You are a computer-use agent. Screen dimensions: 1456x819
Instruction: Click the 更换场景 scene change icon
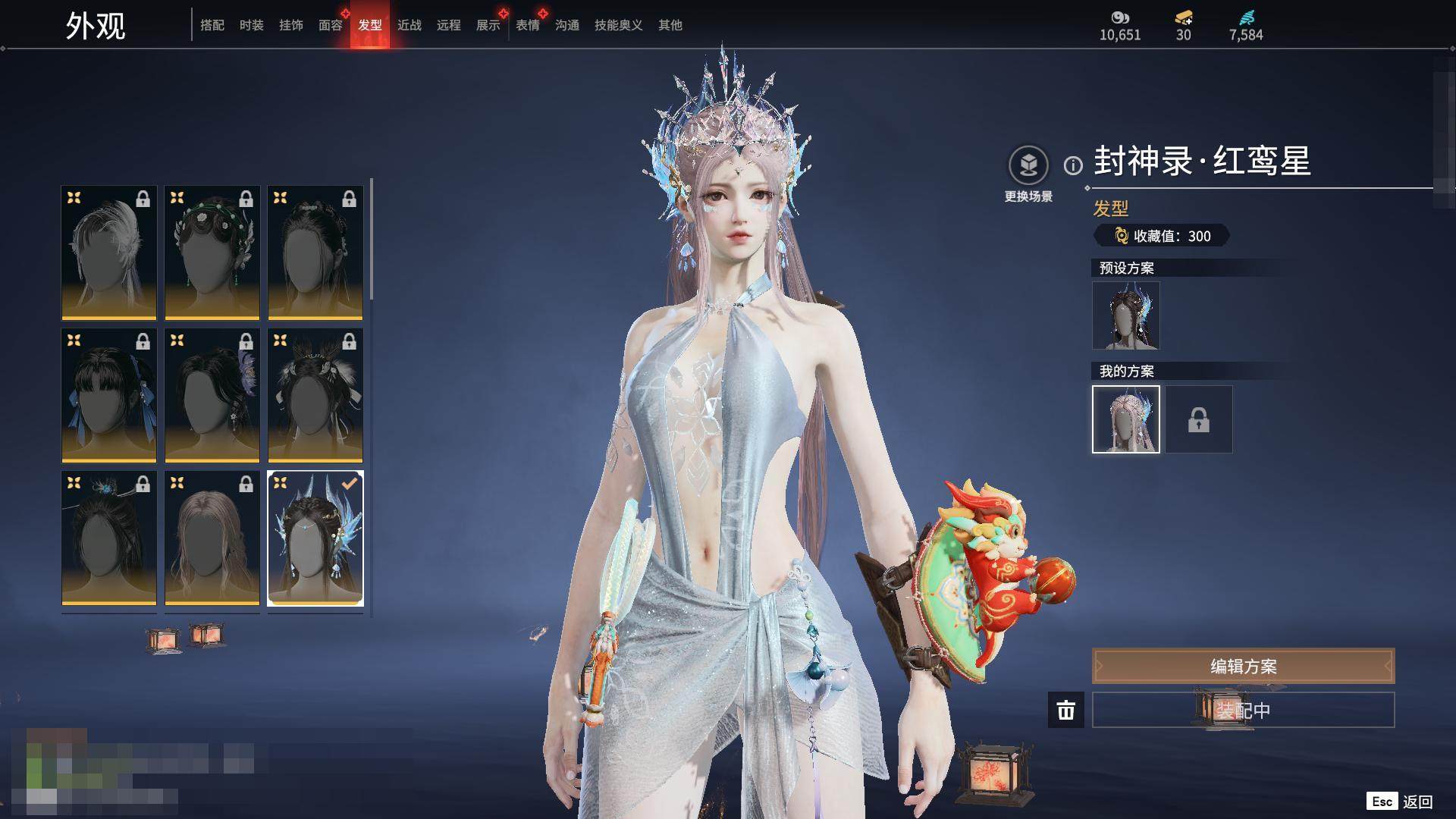(x=1028, y=165)
